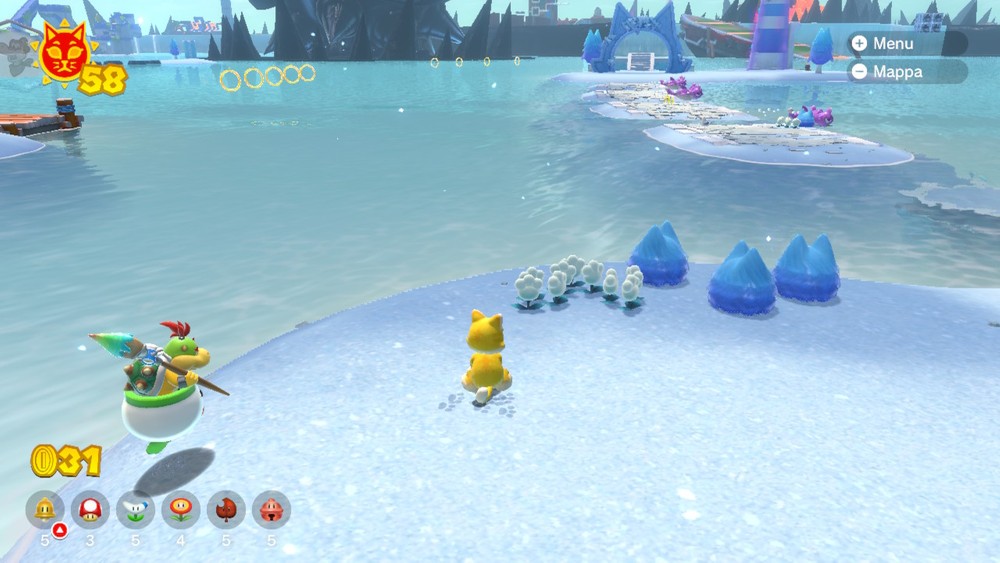This screenshot has height=563, width=1000.
Task: Select the Super Leaf stock item
Action: pyautogui.click(x=226, y=509)
